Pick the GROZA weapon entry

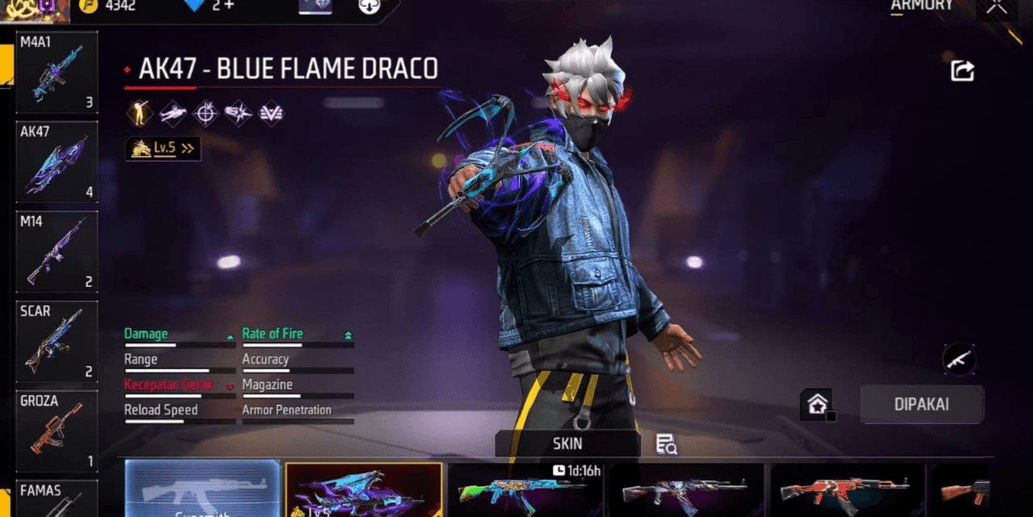57,431
